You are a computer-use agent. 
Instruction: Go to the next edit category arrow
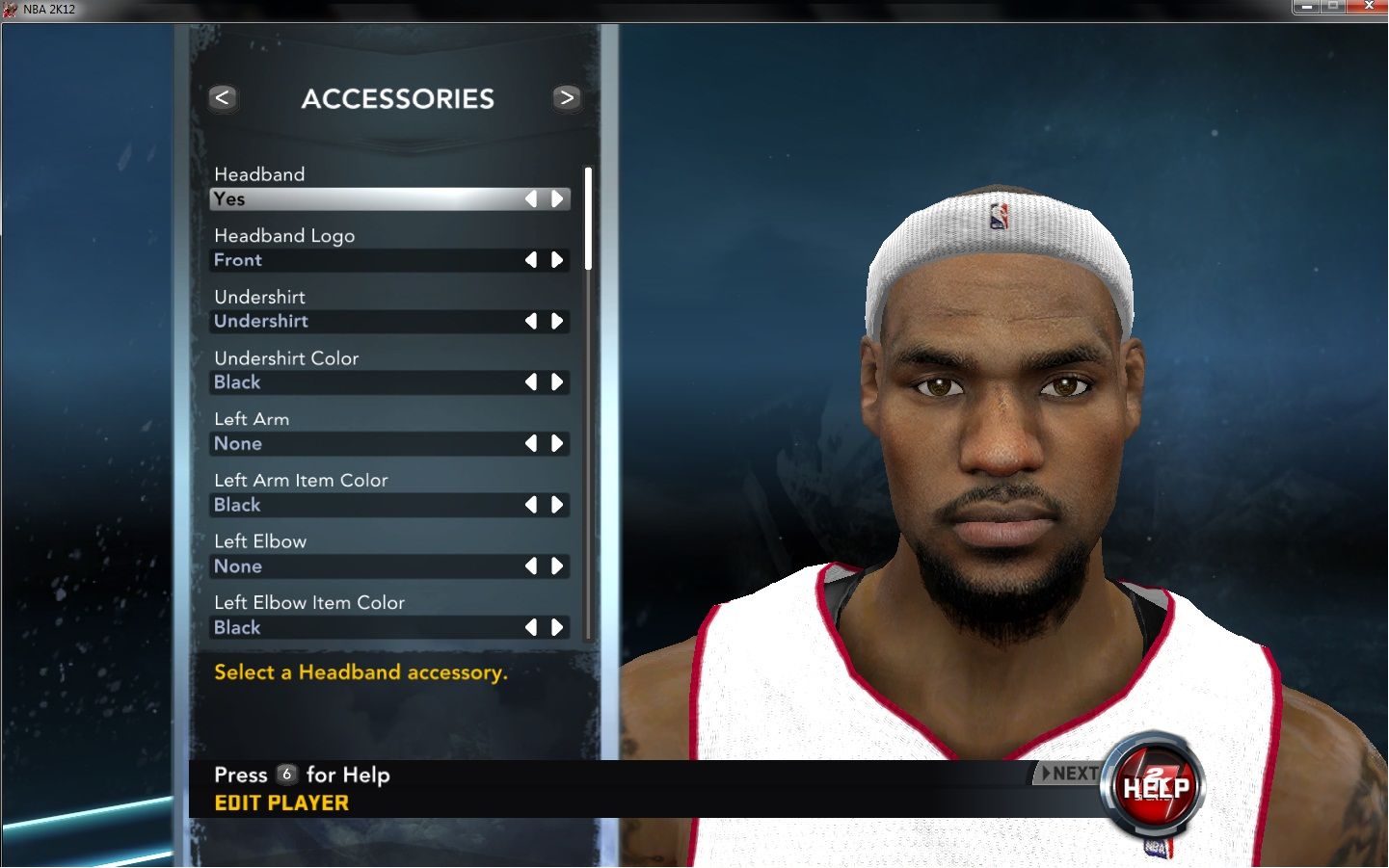(567, 98)
